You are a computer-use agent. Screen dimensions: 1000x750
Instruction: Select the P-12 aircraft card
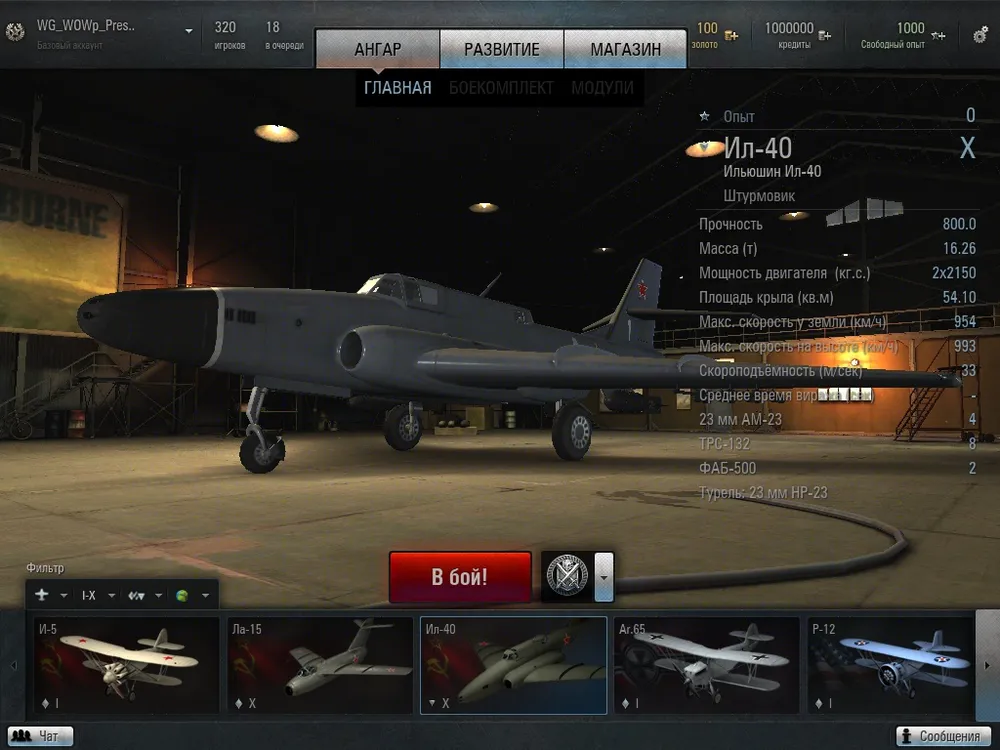pos(888,665)
